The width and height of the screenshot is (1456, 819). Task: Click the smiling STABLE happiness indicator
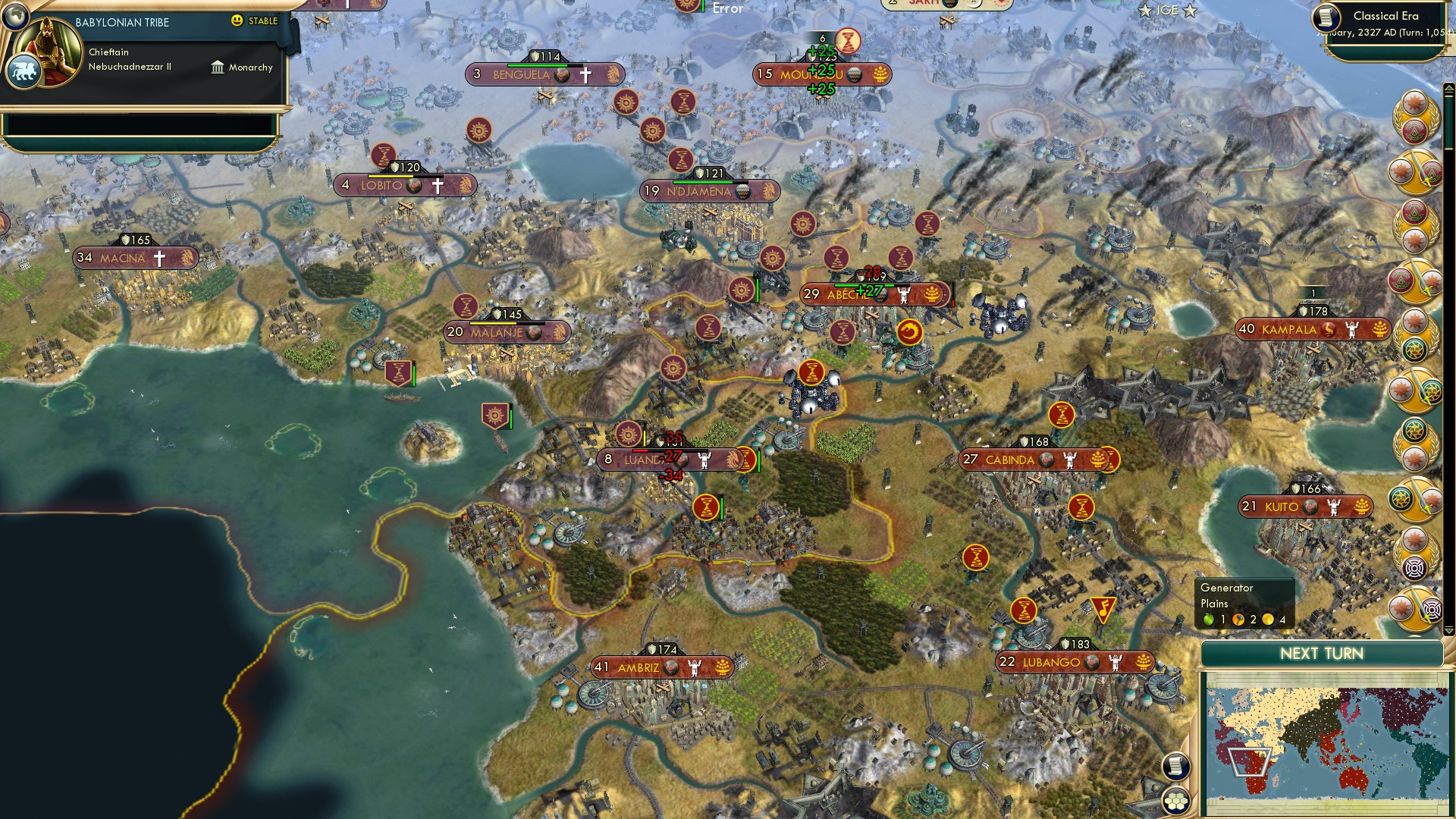click(238, 21)
